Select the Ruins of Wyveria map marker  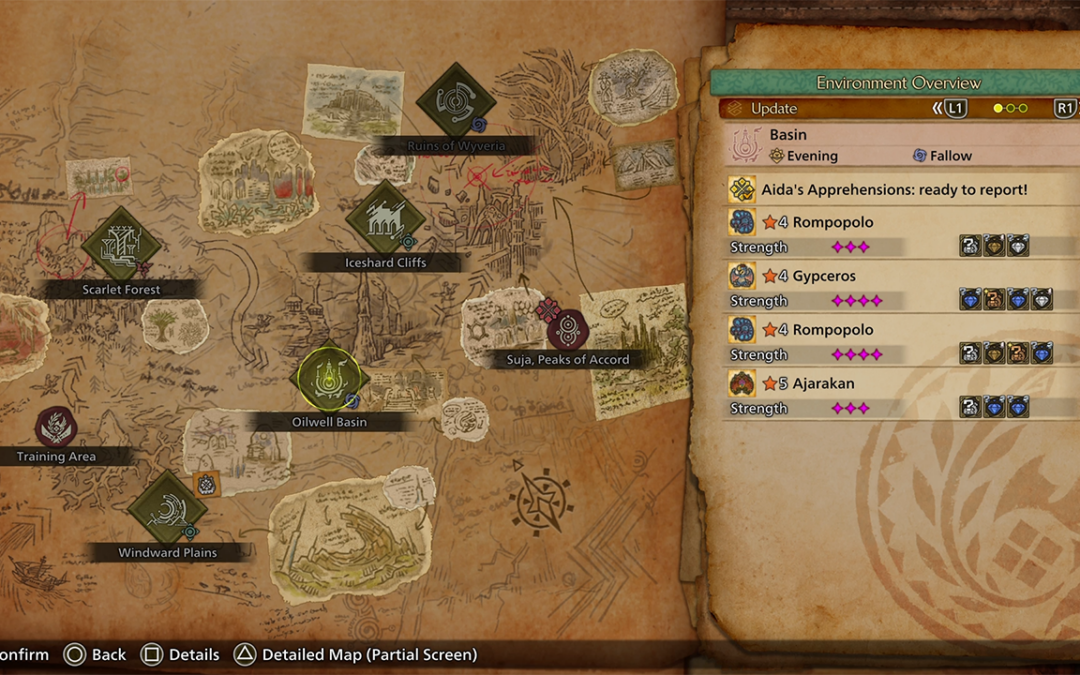456,101
